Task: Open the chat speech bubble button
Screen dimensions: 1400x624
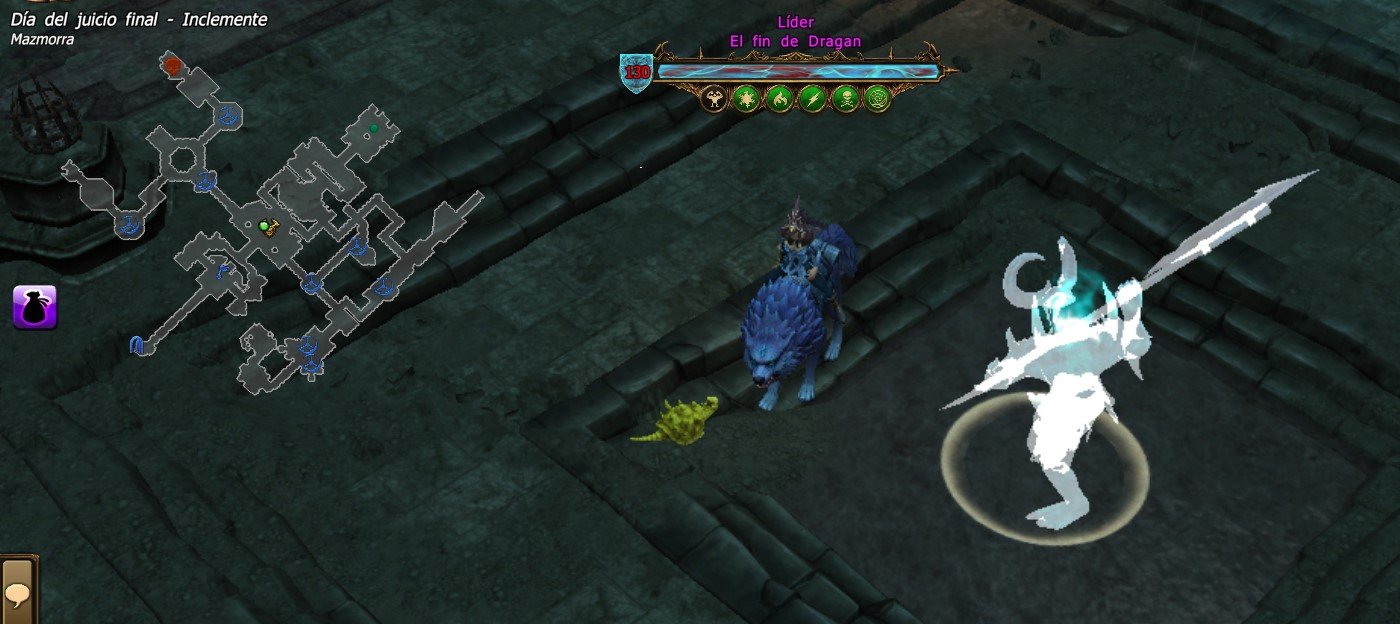Action: pos(18,592)
